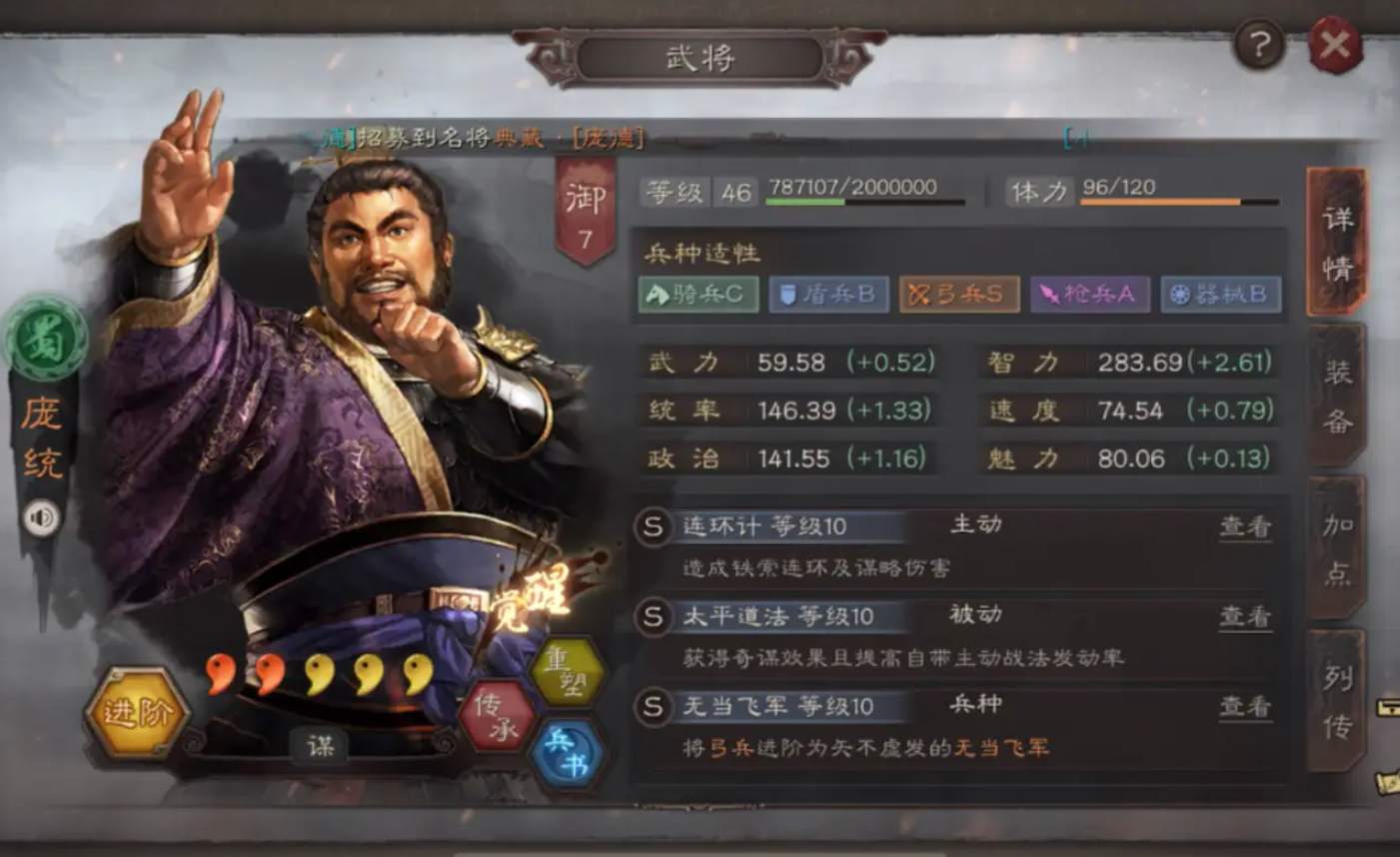Viewport: 1400px width, 857px height.
Task: Click the highlighted 弓兵S archer aptitude icon
Action: point(959,295)
